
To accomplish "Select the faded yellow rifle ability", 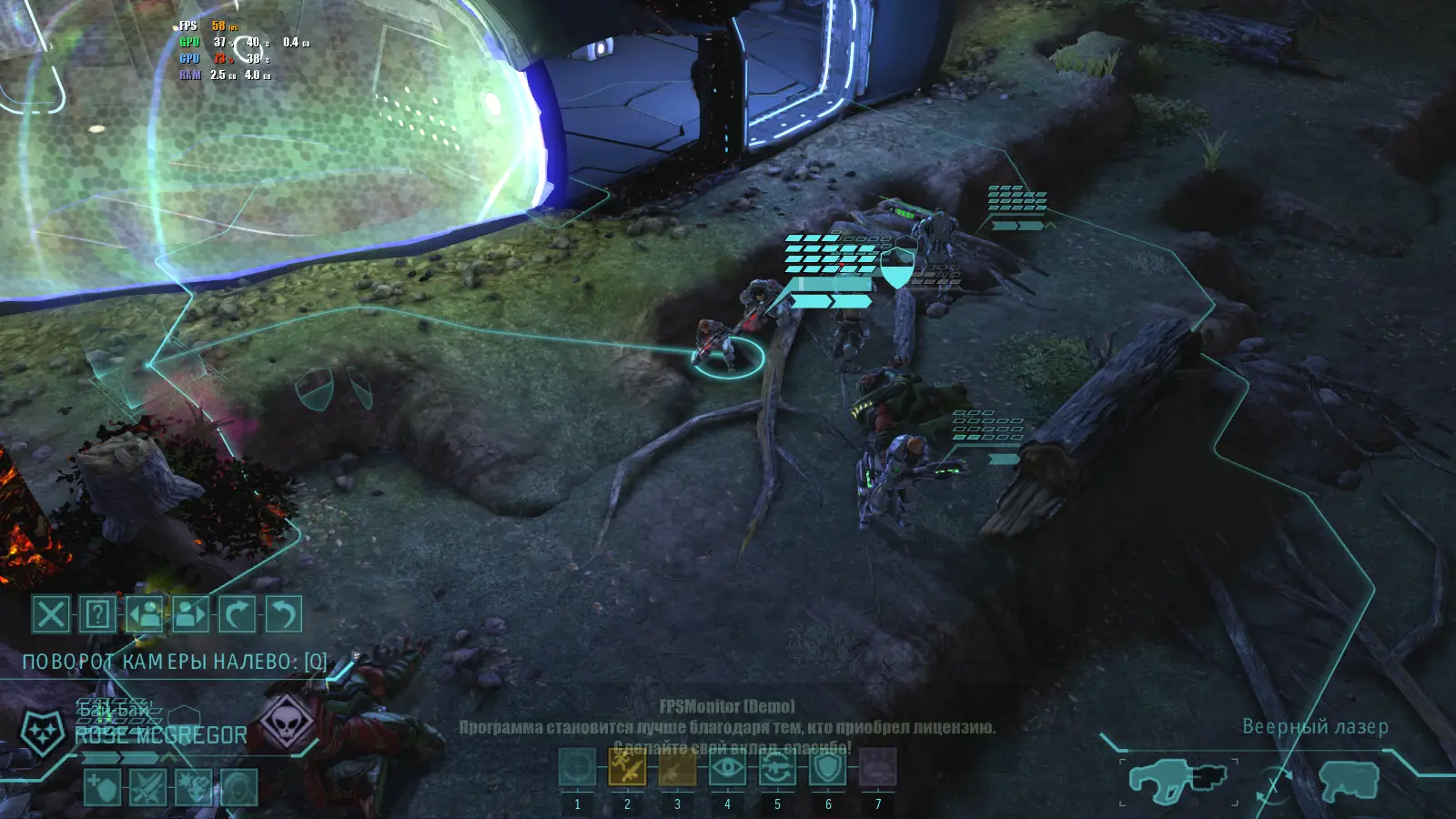I will pyautogui.click(x=677, y=768).
